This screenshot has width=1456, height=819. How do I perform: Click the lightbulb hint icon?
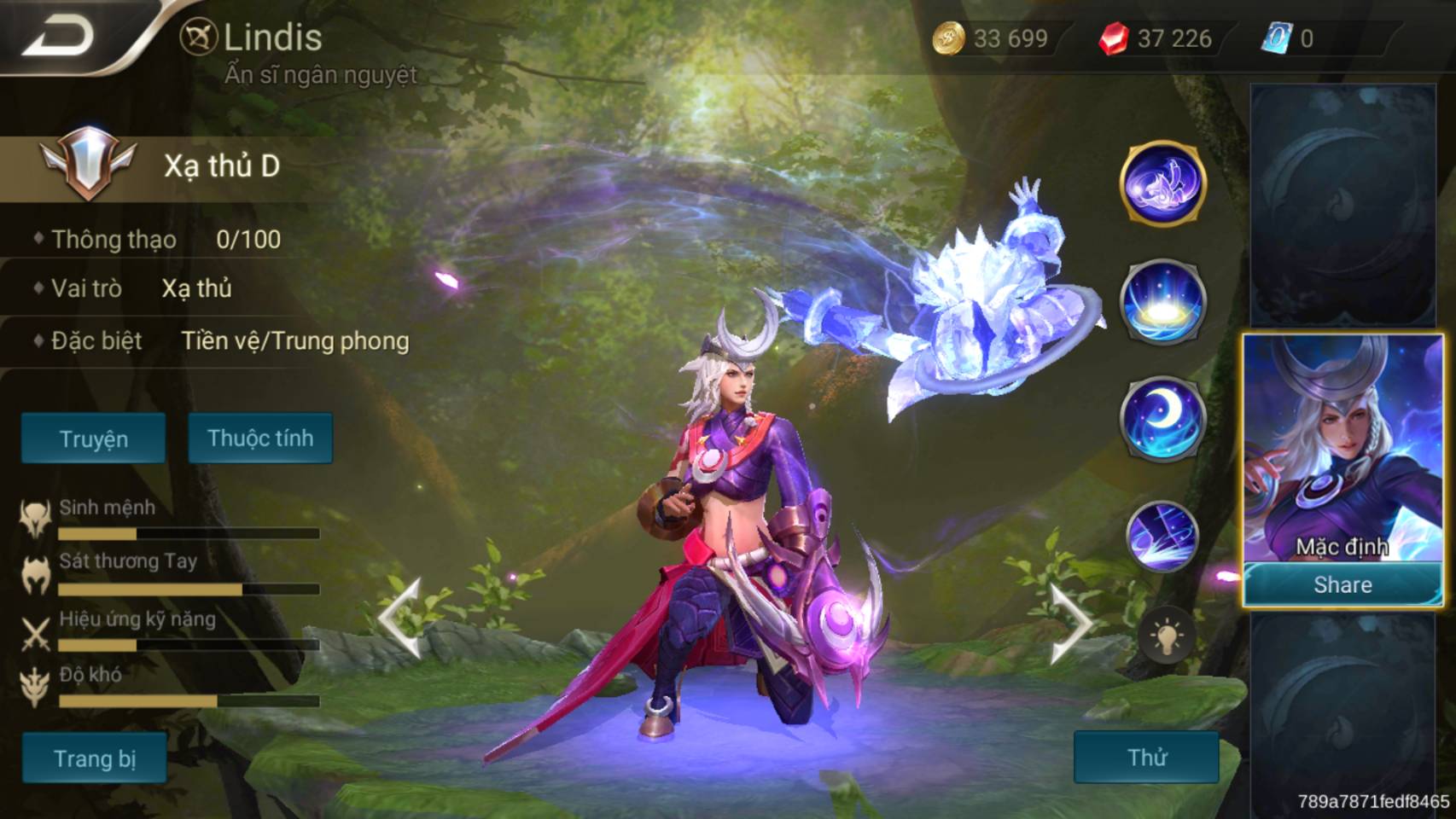(x=1166, y=636)
